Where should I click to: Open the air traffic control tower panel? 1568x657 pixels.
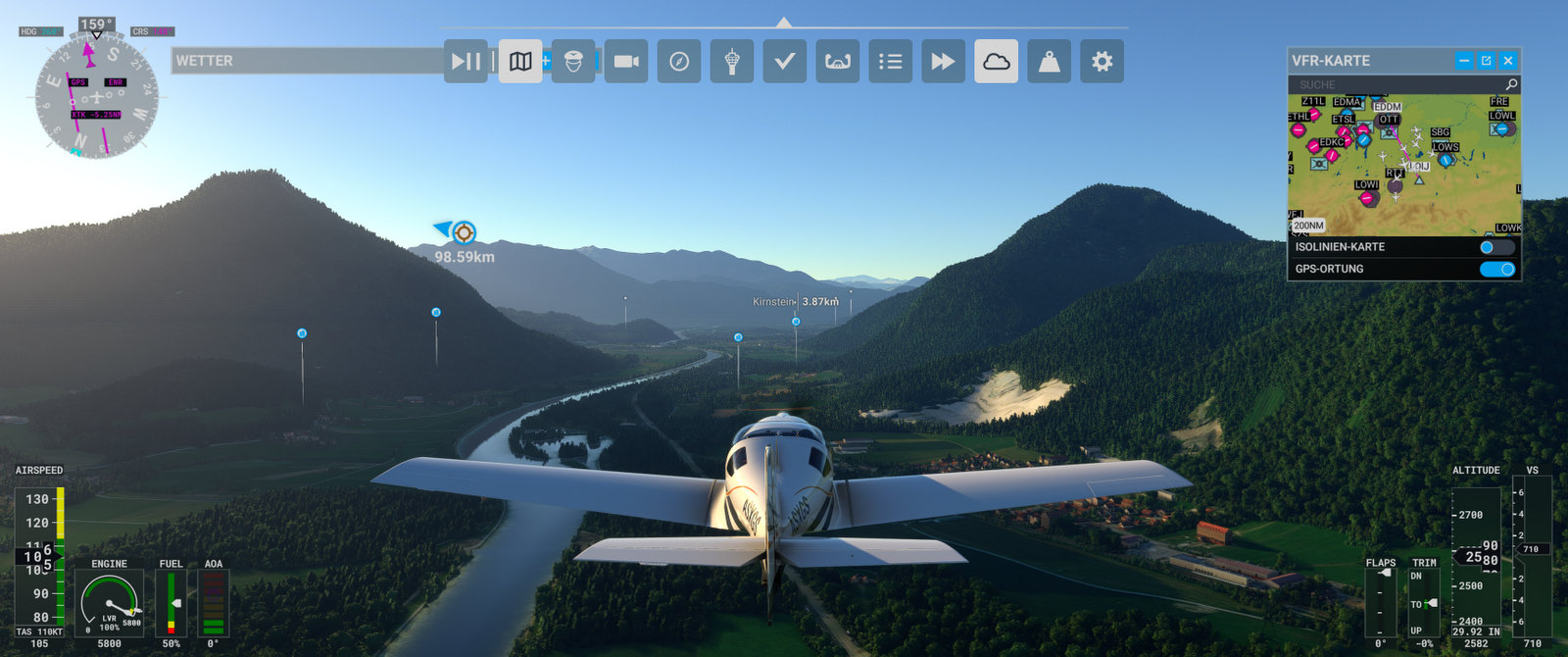732,61
